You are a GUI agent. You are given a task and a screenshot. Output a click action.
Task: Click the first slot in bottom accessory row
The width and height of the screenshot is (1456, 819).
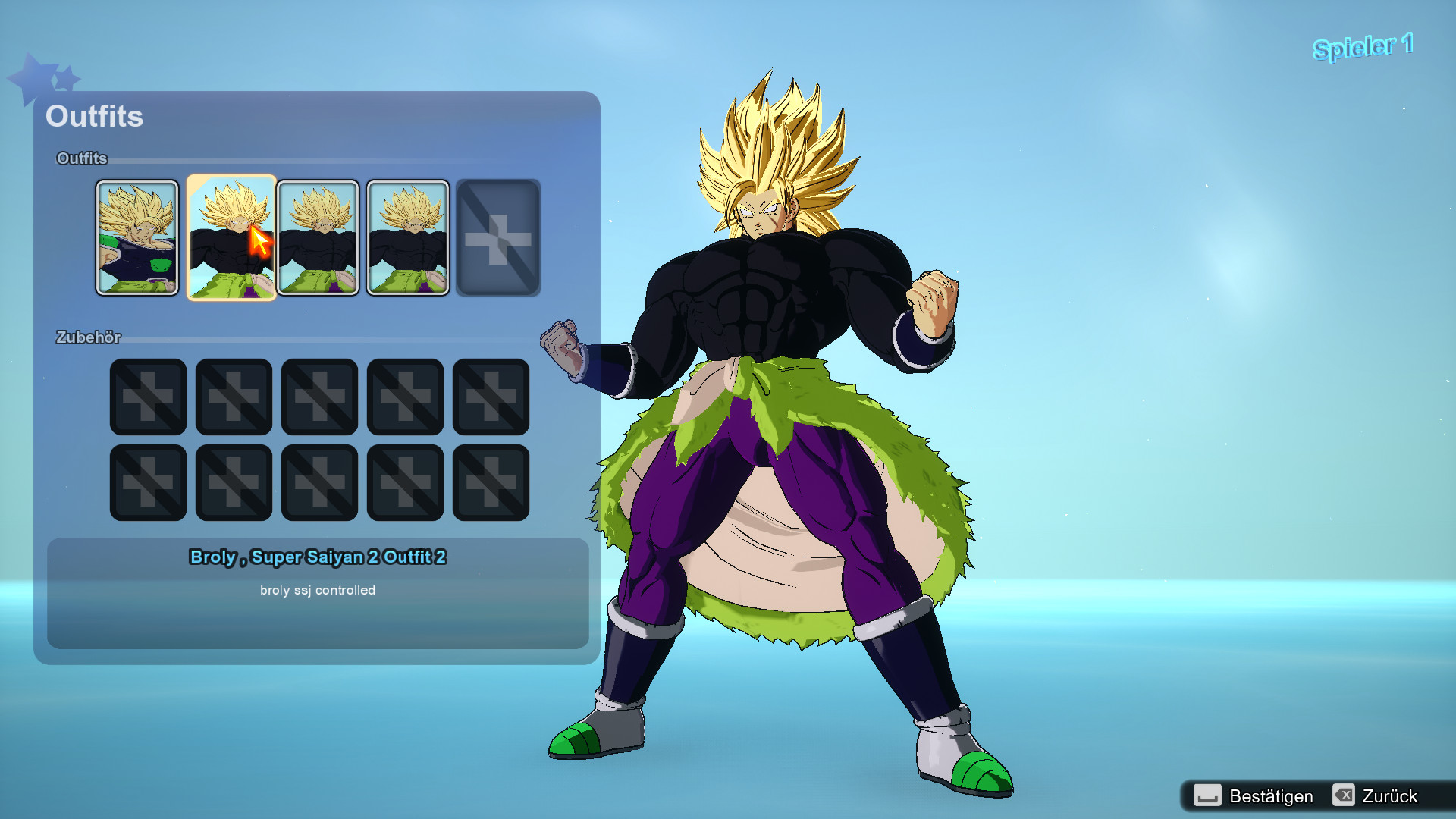click(x=147, y=482)
